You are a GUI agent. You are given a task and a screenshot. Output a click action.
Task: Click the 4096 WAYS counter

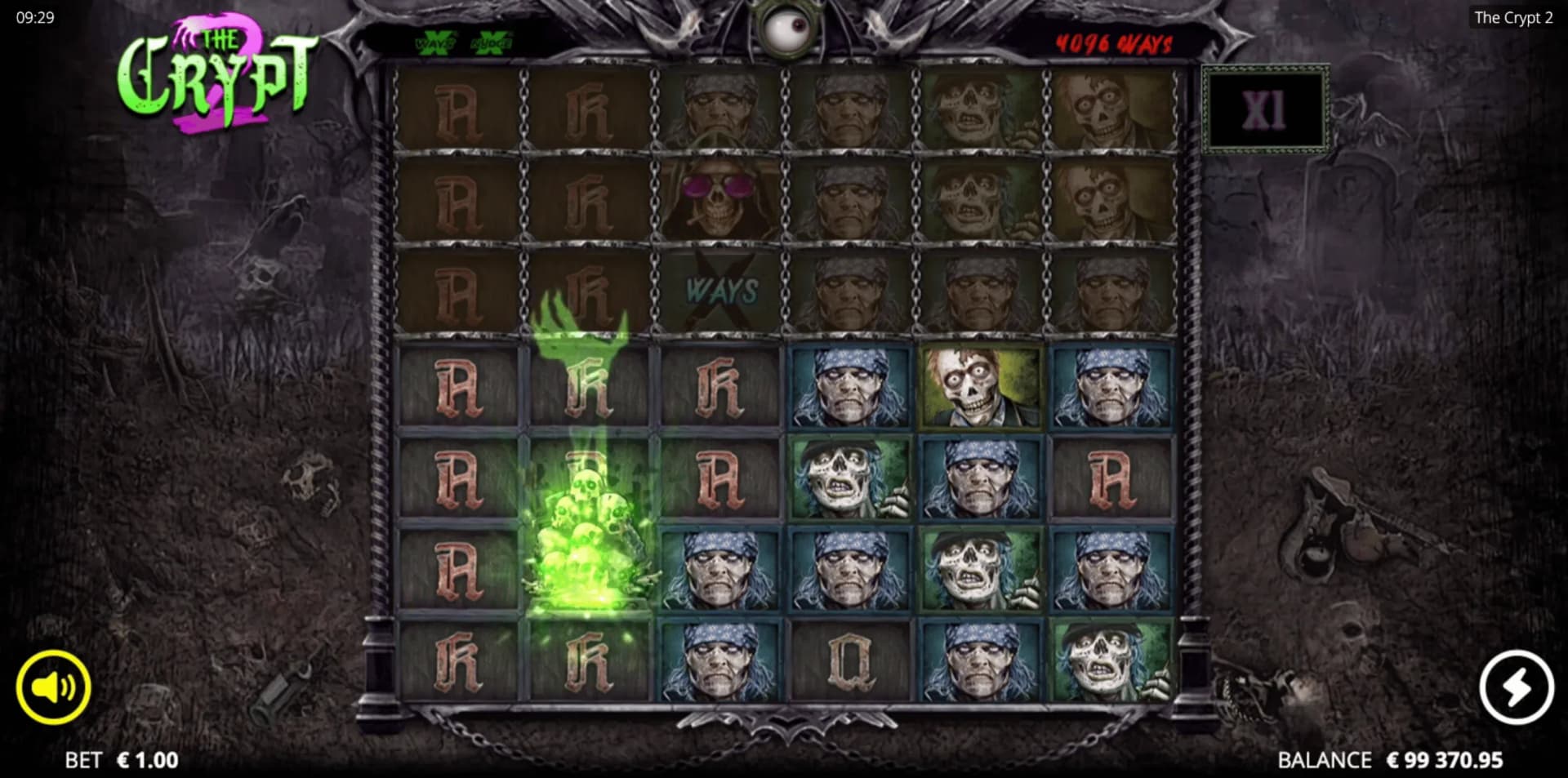point(1112,43)
